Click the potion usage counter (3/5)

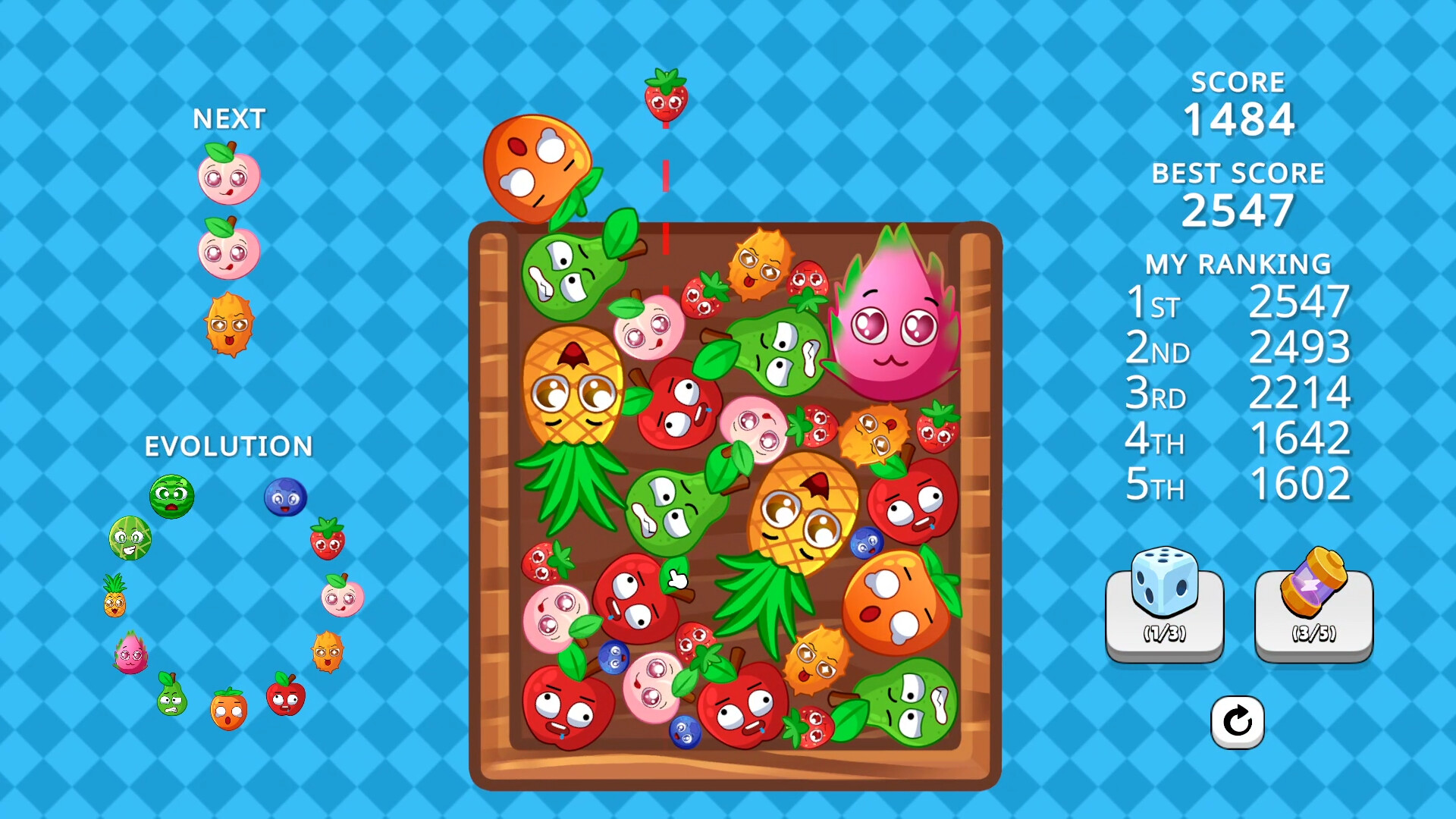coord(1313,632)
